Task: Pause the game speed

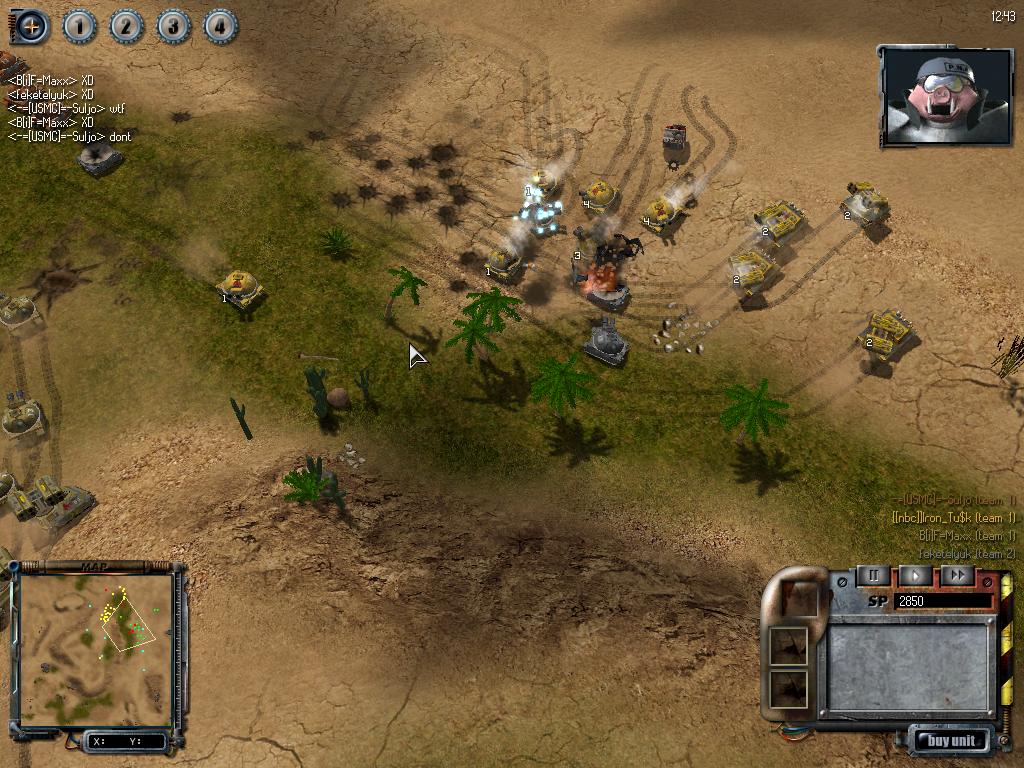Action: (x=873, y=575)
